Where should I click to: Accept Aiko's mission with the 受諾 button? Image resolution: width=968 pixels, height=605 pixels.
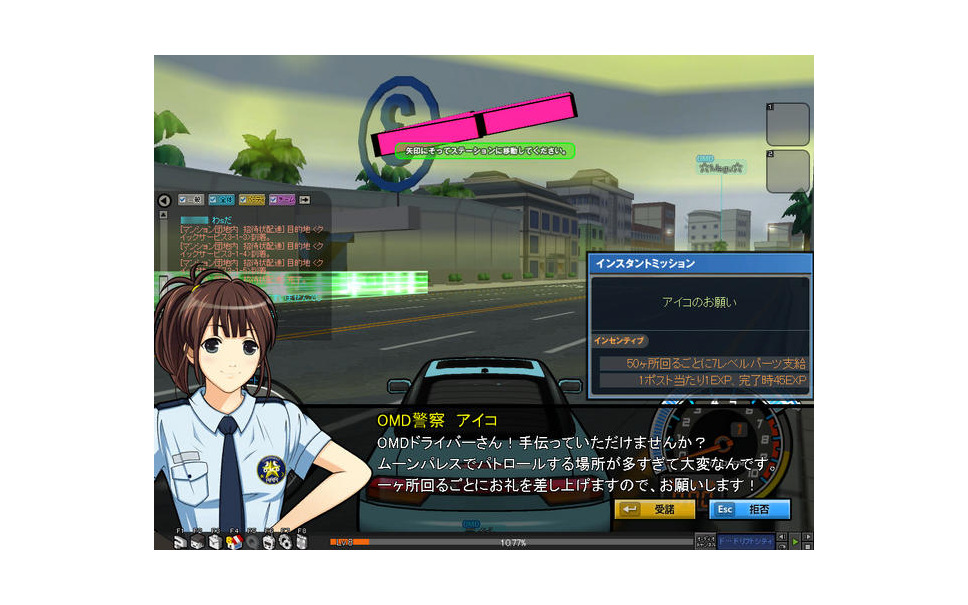[654, 509]
